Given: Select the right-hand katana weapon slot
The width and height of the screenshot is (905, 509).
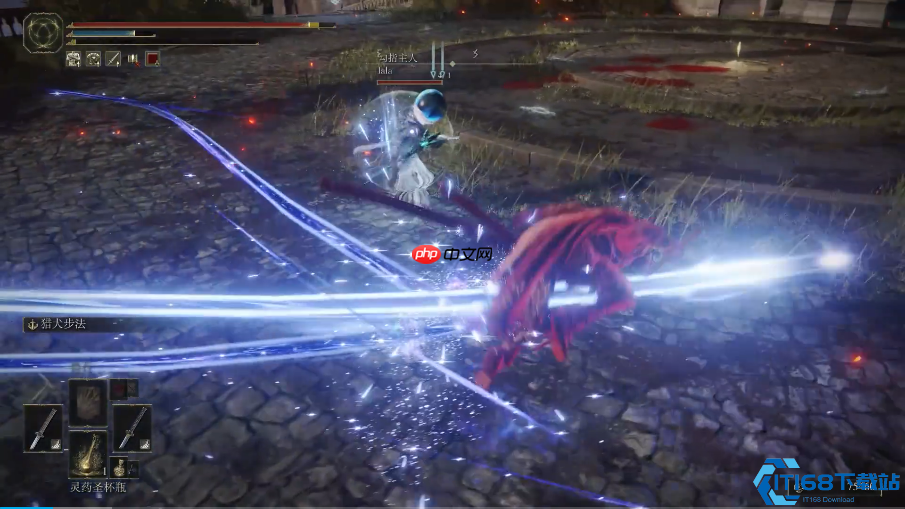Looking at the screenshot, I should (x=131, y=427).
